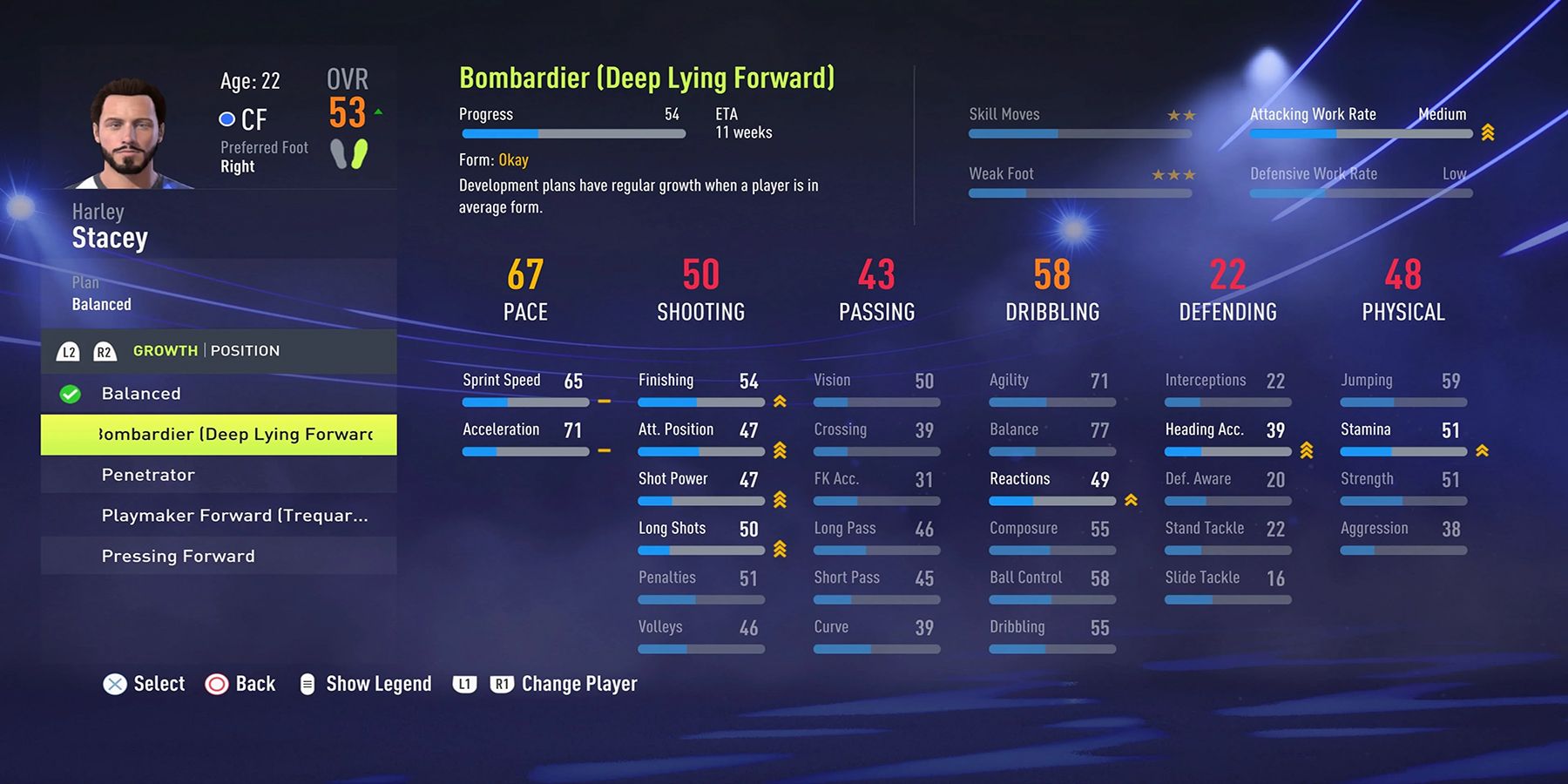Click the R1 shoulder button icon
The height and width of the screenshot is (784, 1568).
(x=501, y=684)
